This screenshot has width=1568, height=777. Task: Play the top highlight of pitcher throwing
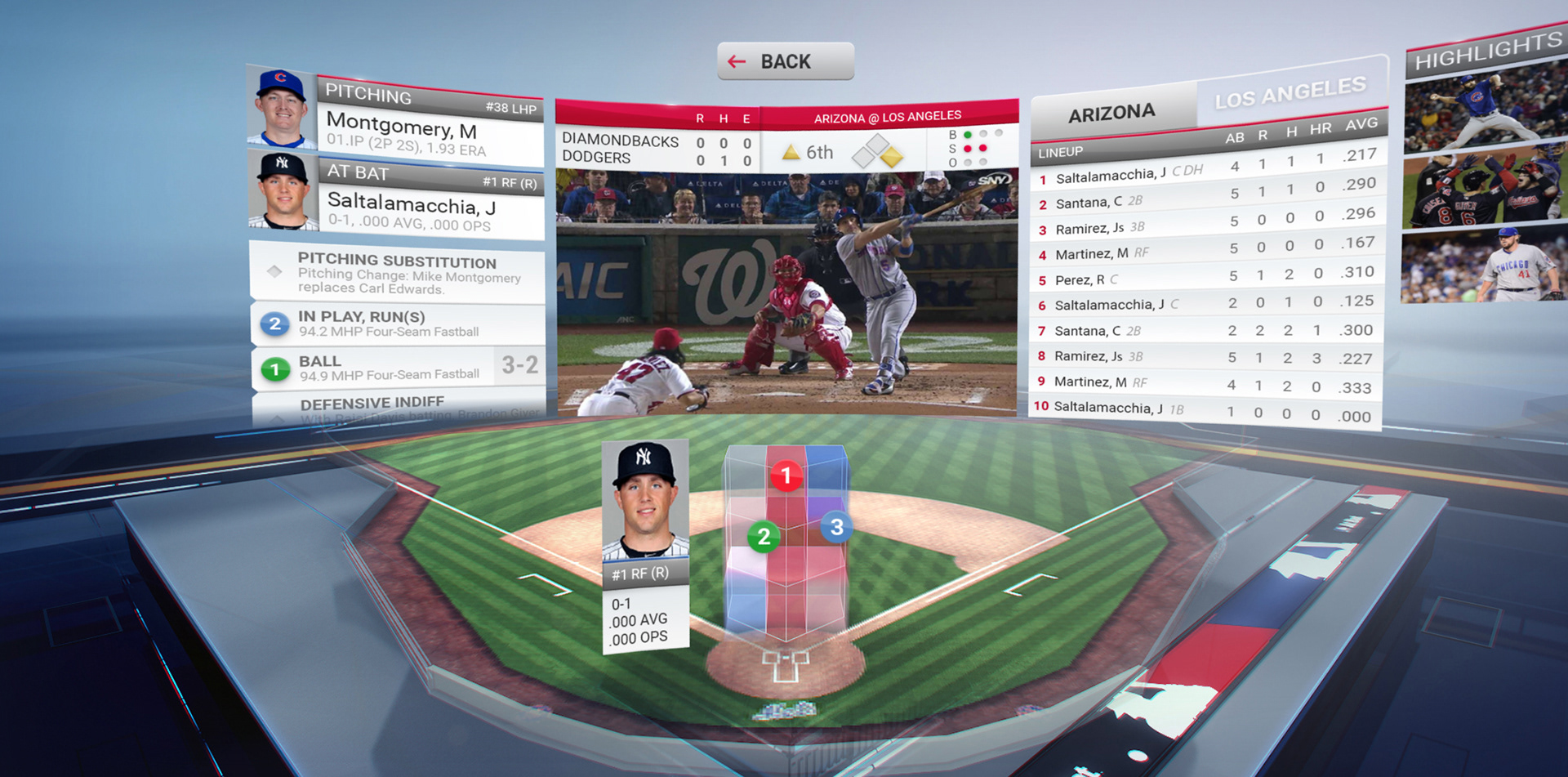[x=1484, y=109]
